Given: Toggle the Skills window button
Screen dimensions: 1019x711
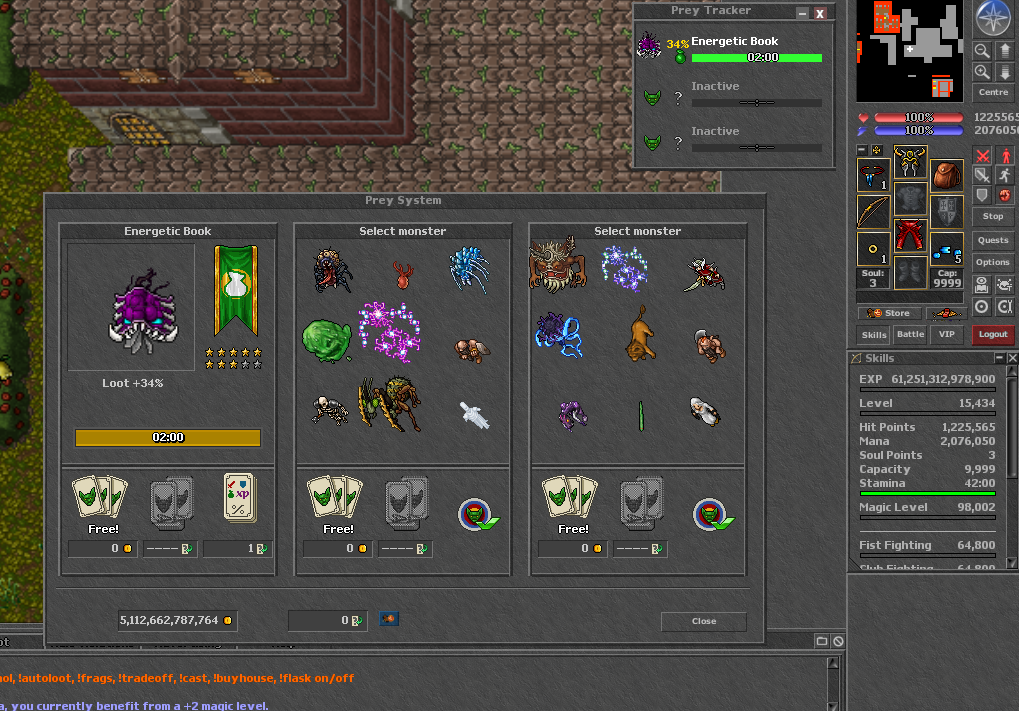Looking at the screenshot, I should tap(874, 335).
